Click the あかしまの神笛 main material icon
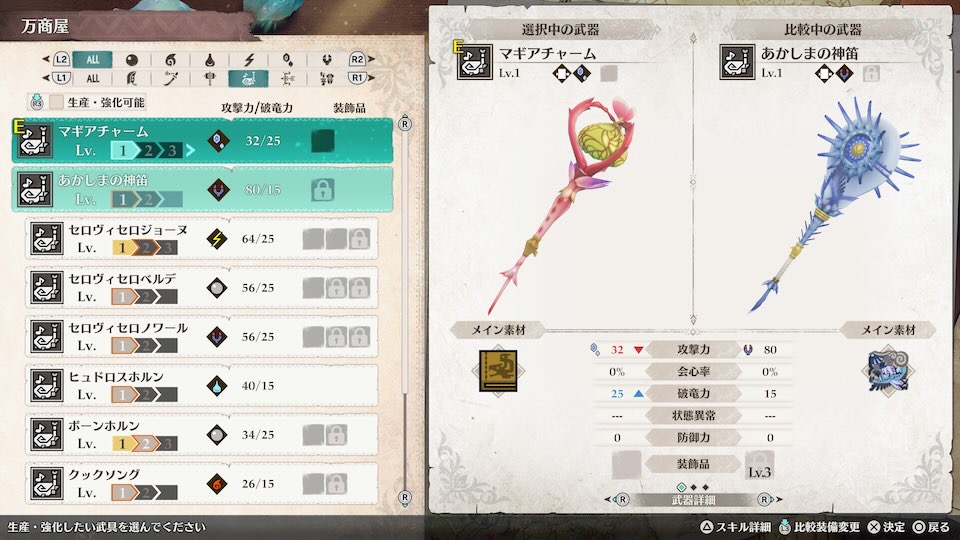Screen dimensions: 960x540 point(882,368)
